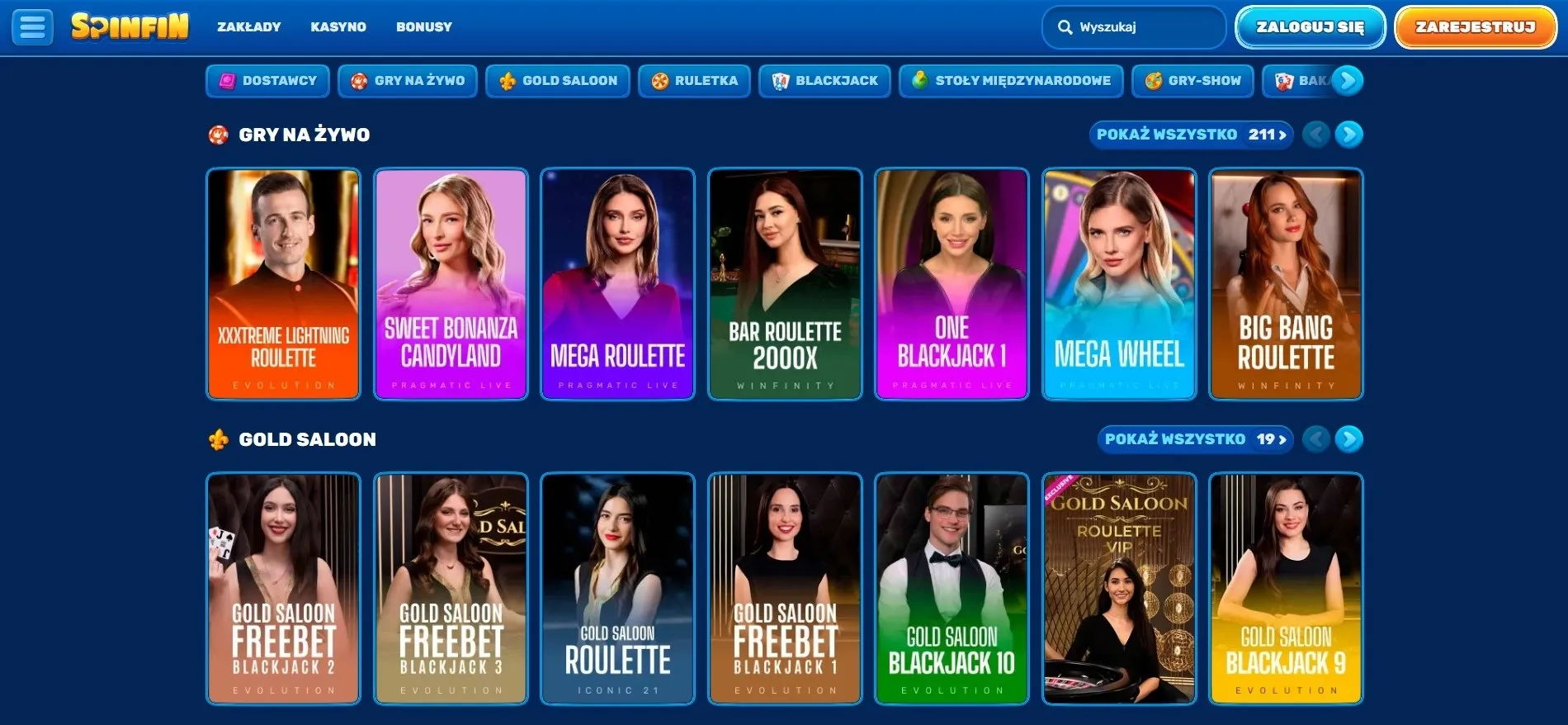Open the Dostawcy providers filter
1568x725 pixels.
click(267, 81)
